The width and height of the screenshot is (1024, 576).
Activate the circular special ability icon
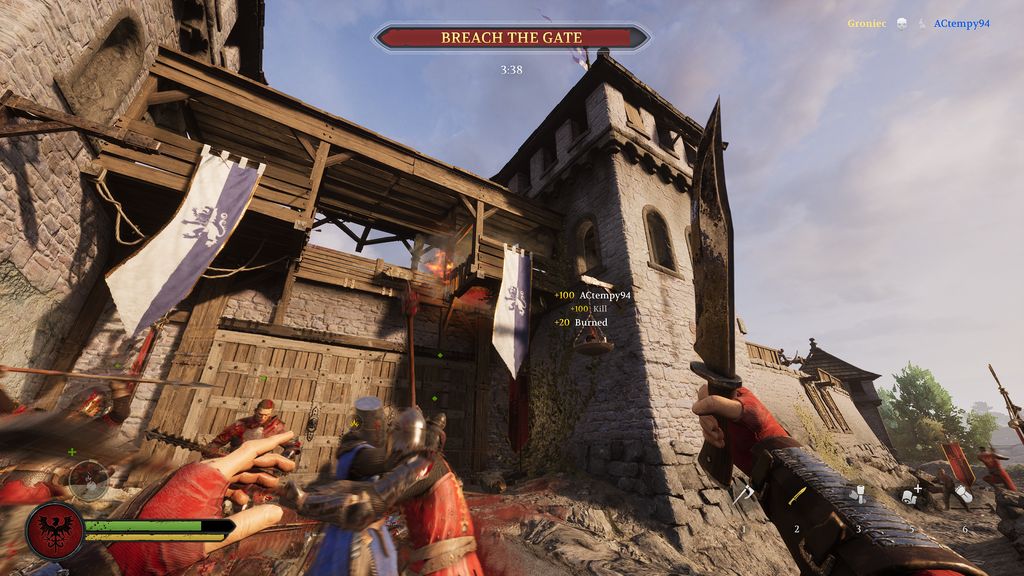tap(89, 481)
